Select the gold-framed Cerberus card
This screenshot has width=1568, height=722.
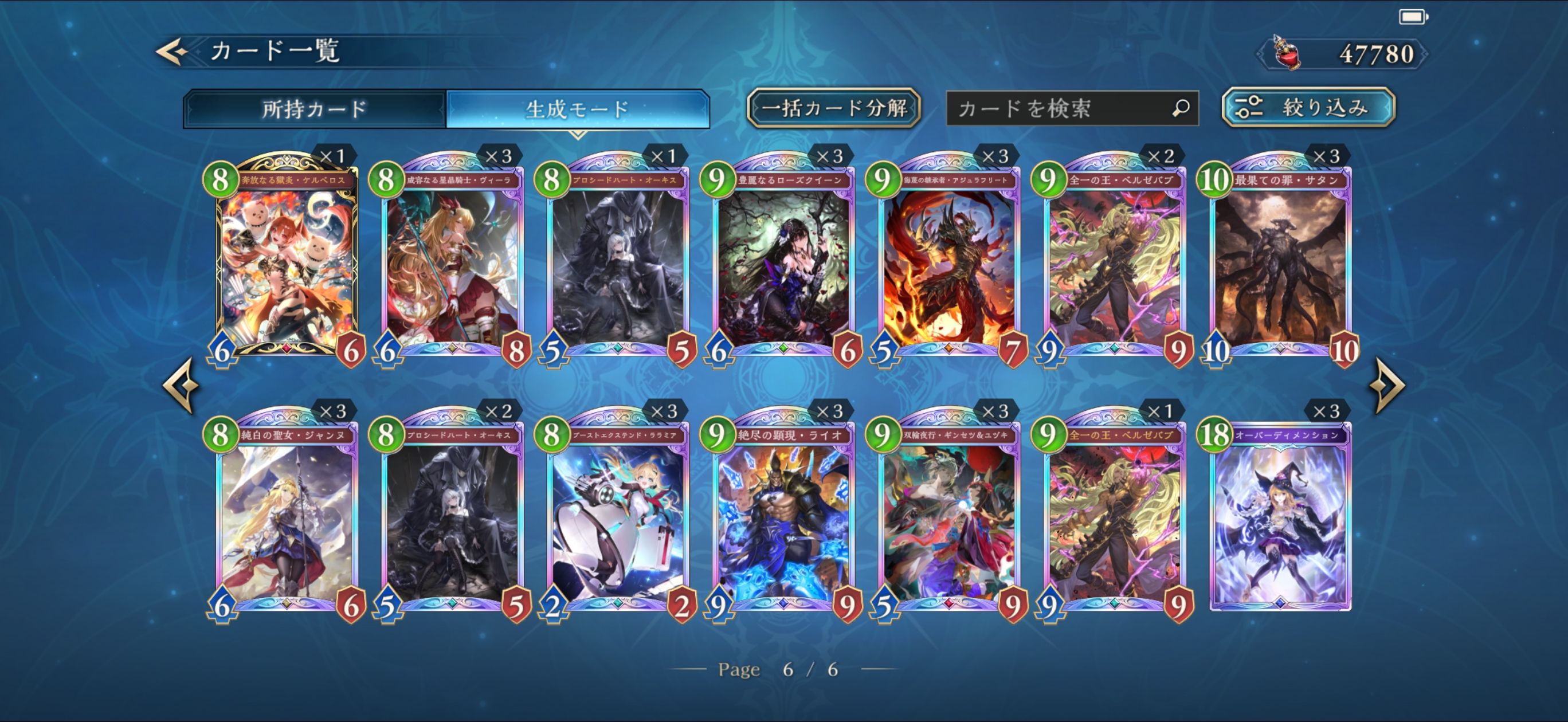click(x=286, y=262)
